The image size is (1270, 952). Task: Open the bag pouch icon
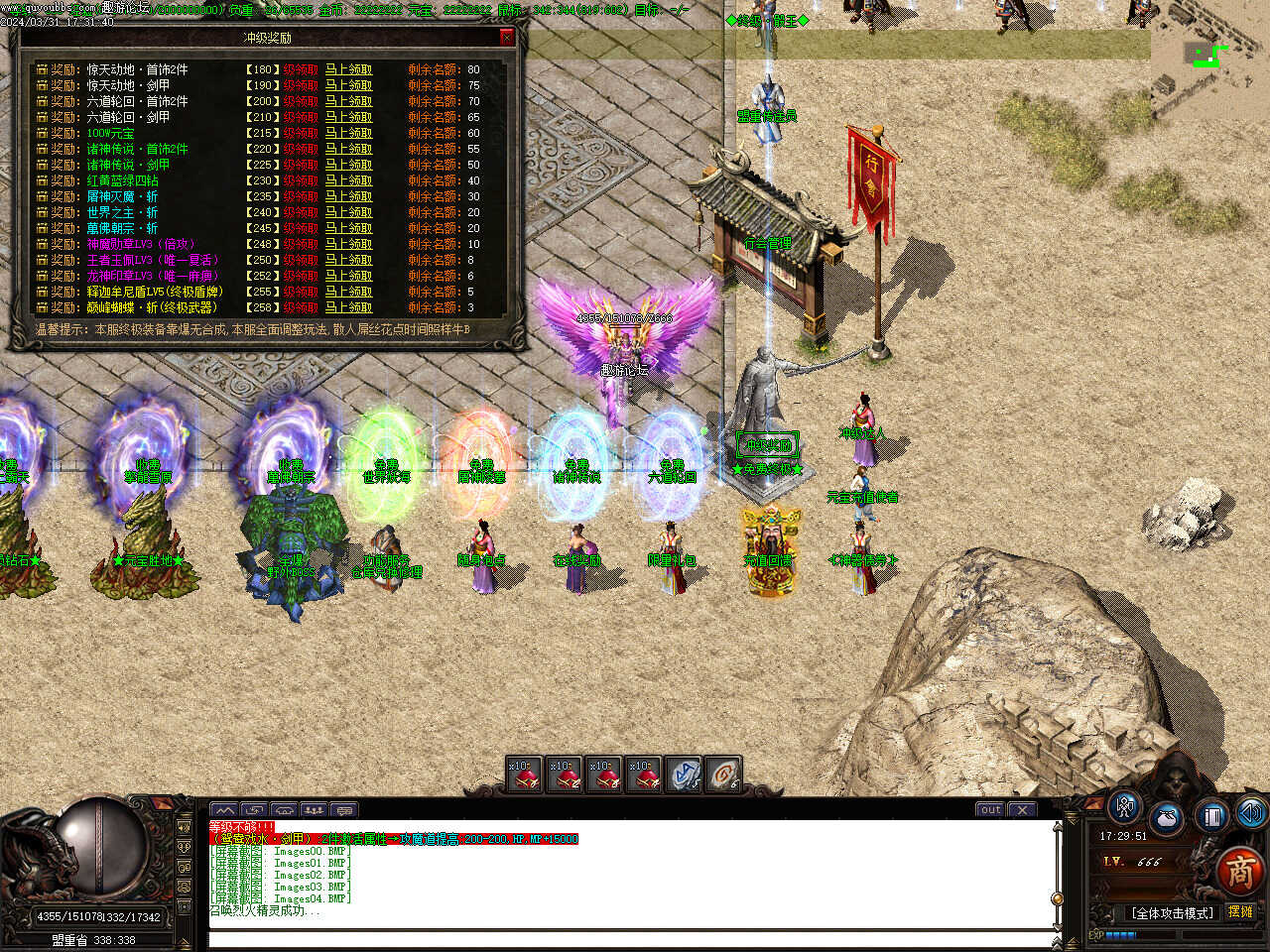tap(1167, 819)
